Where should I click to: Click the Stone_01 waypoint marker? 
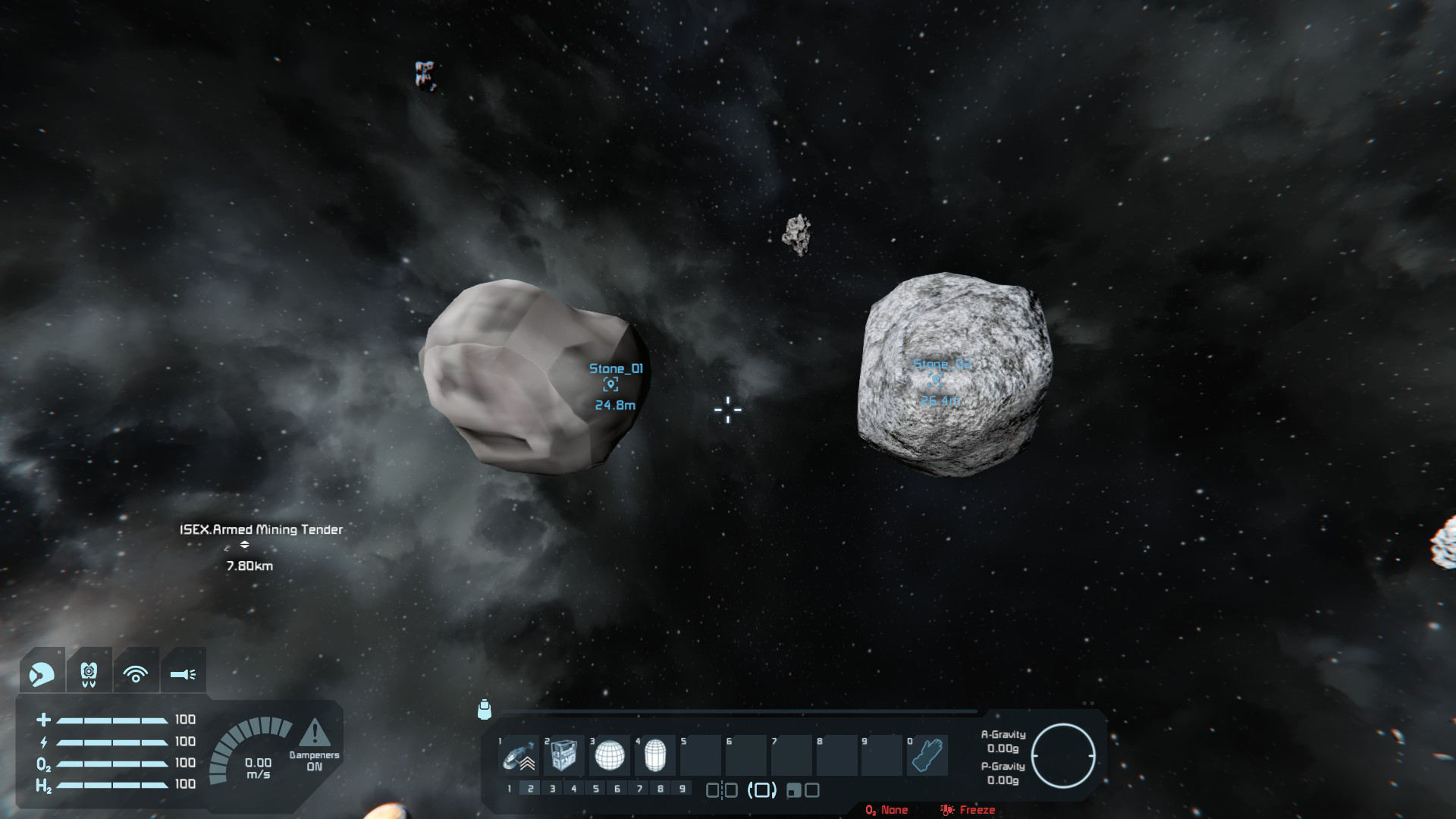[x=610, y=385]
